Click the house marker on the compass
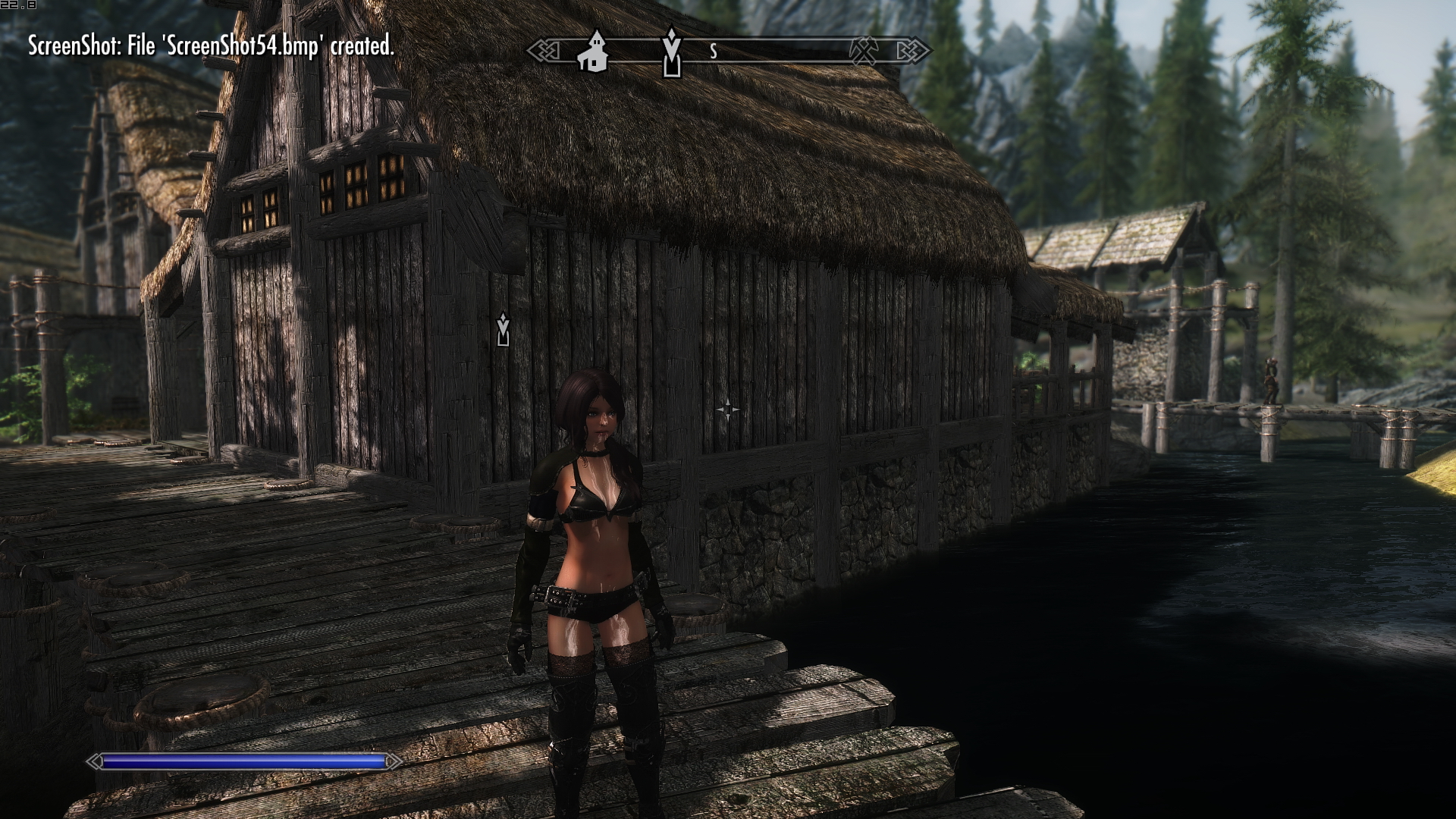This screenshot has height=819, width=1456. [x=593, y=52]
